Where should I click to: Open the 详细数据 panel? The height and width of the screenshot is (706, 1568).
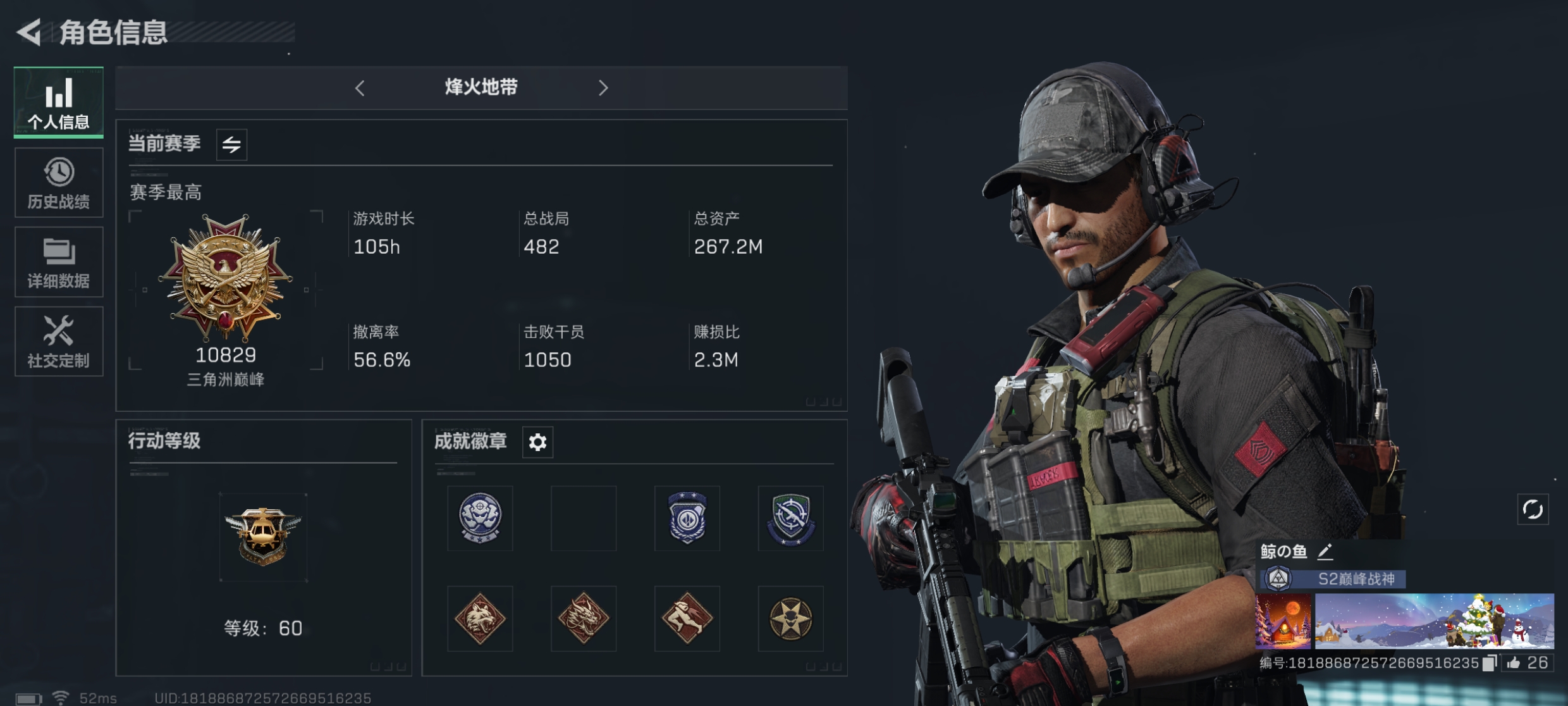pyautogui.click(x=58, y=263)
